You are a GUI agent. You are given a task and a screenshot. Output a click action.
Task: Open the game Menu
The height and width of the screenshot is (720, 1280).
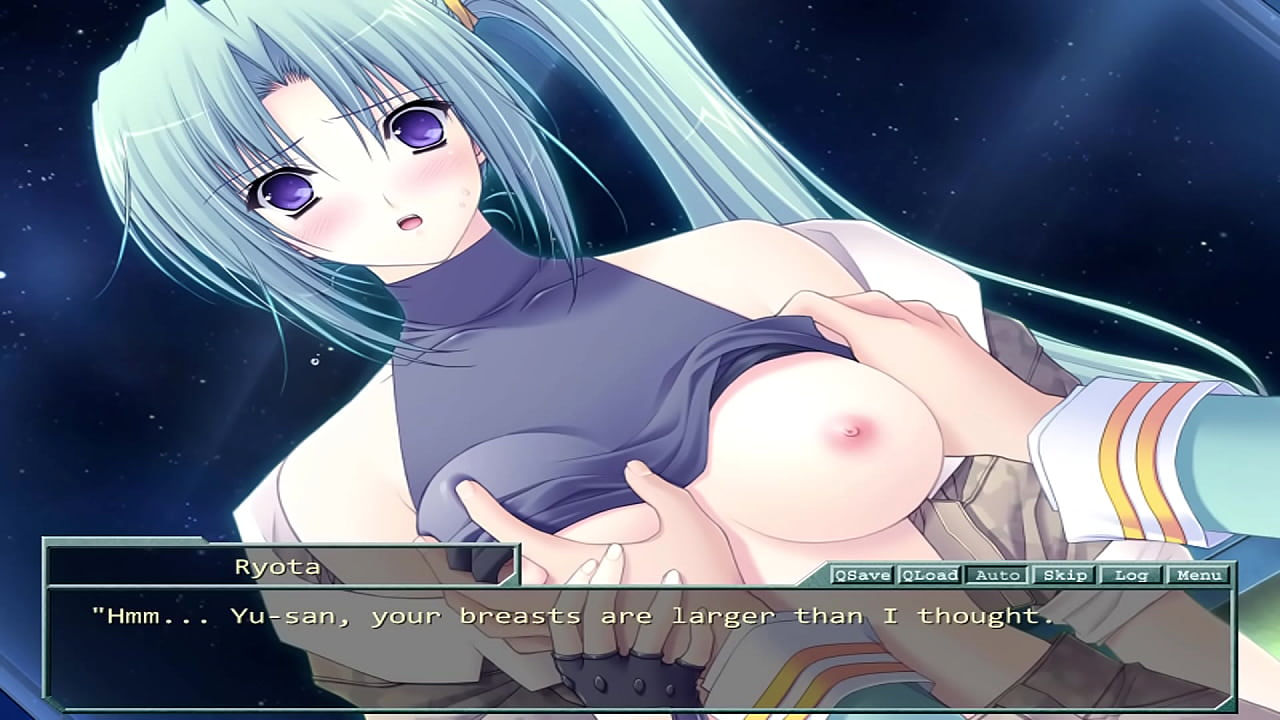point(1198,575)
